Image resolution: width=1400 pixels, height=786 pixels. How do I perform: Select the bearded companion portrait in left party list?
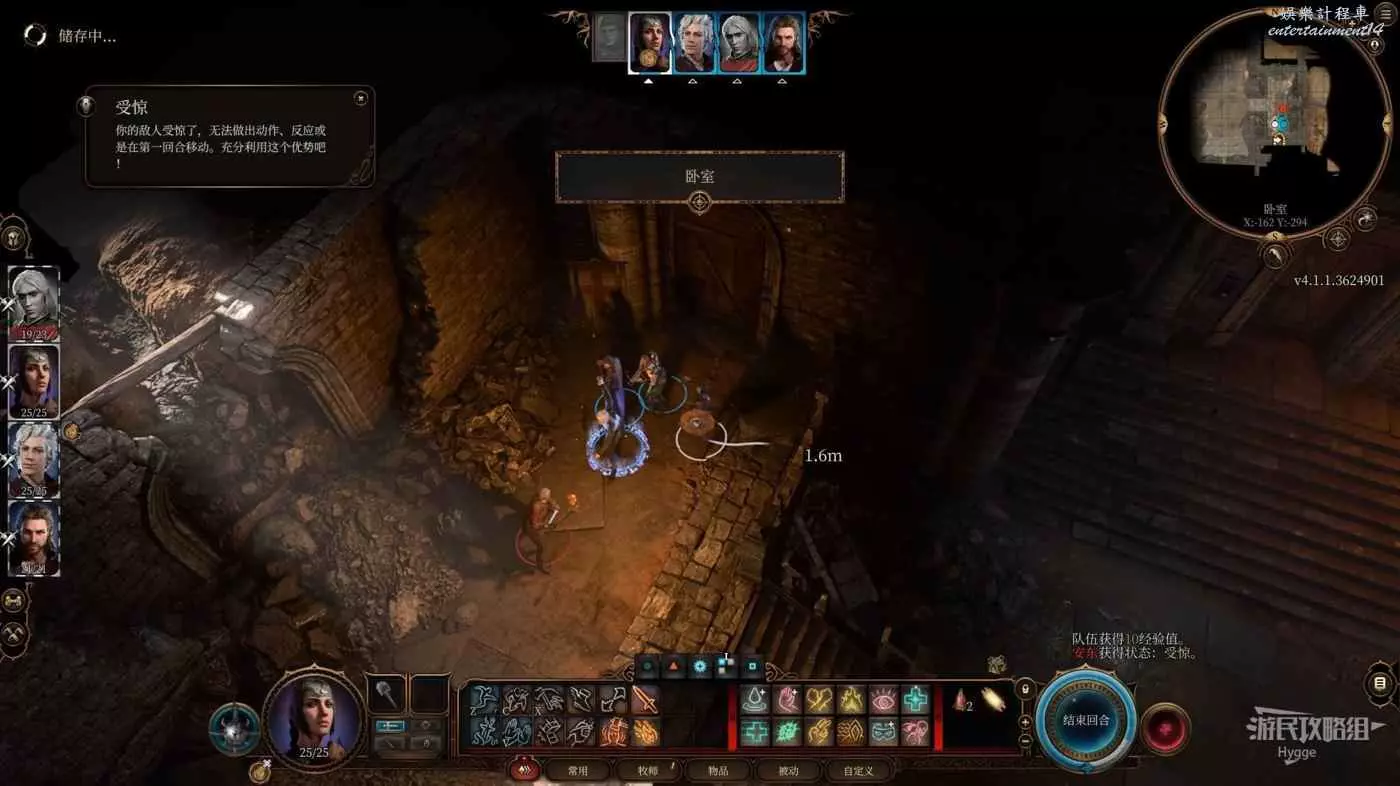pyautogui.click(x=34, y=538)
